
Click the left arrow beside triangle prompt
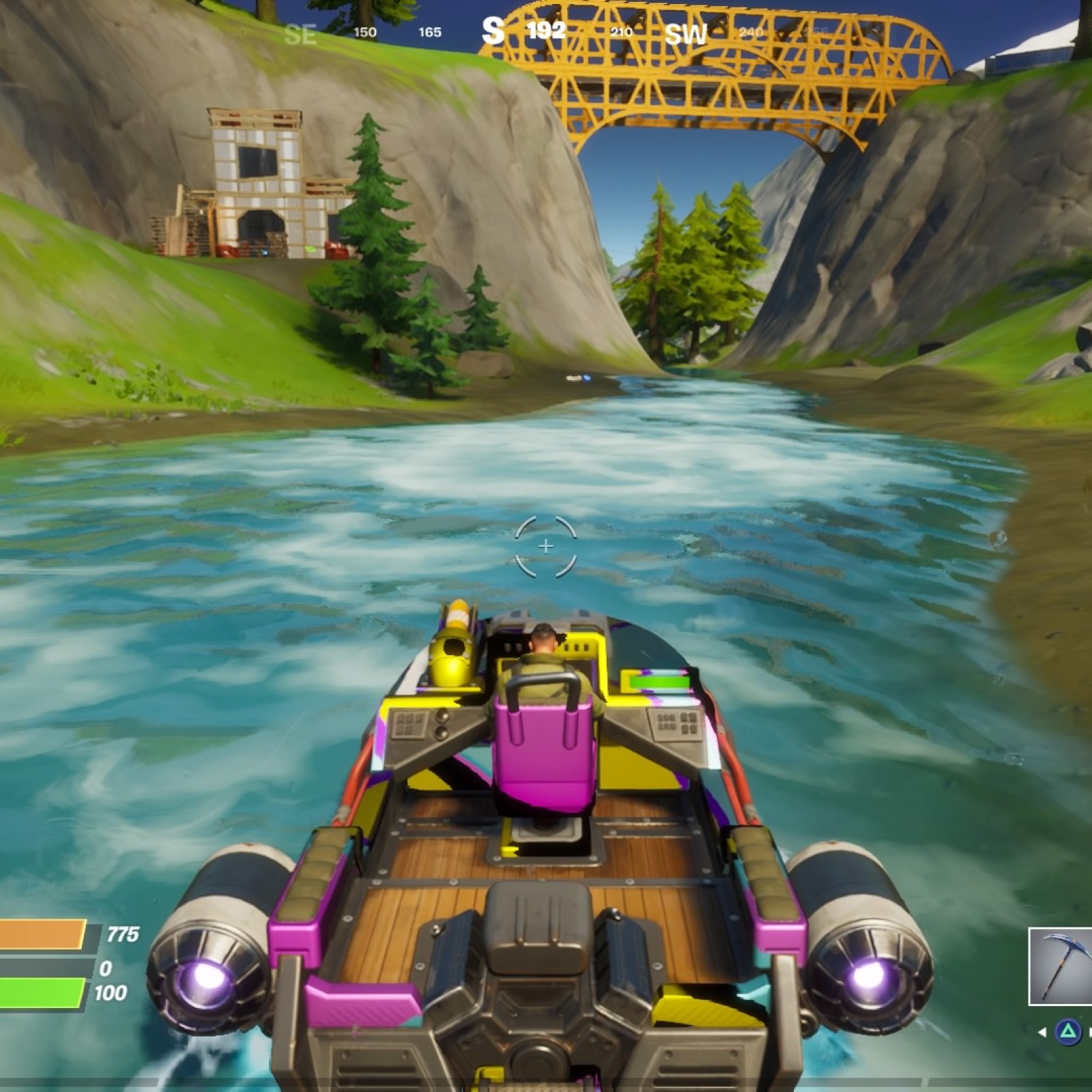[x=1042, y=1033]
